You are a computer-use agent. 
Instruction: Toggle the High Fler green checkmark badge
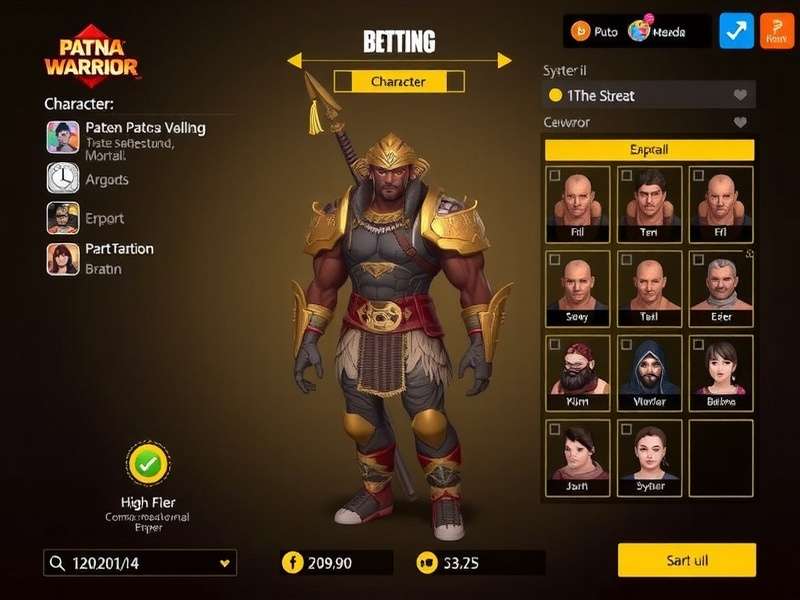pyautogui.click(x=148, y=464)
